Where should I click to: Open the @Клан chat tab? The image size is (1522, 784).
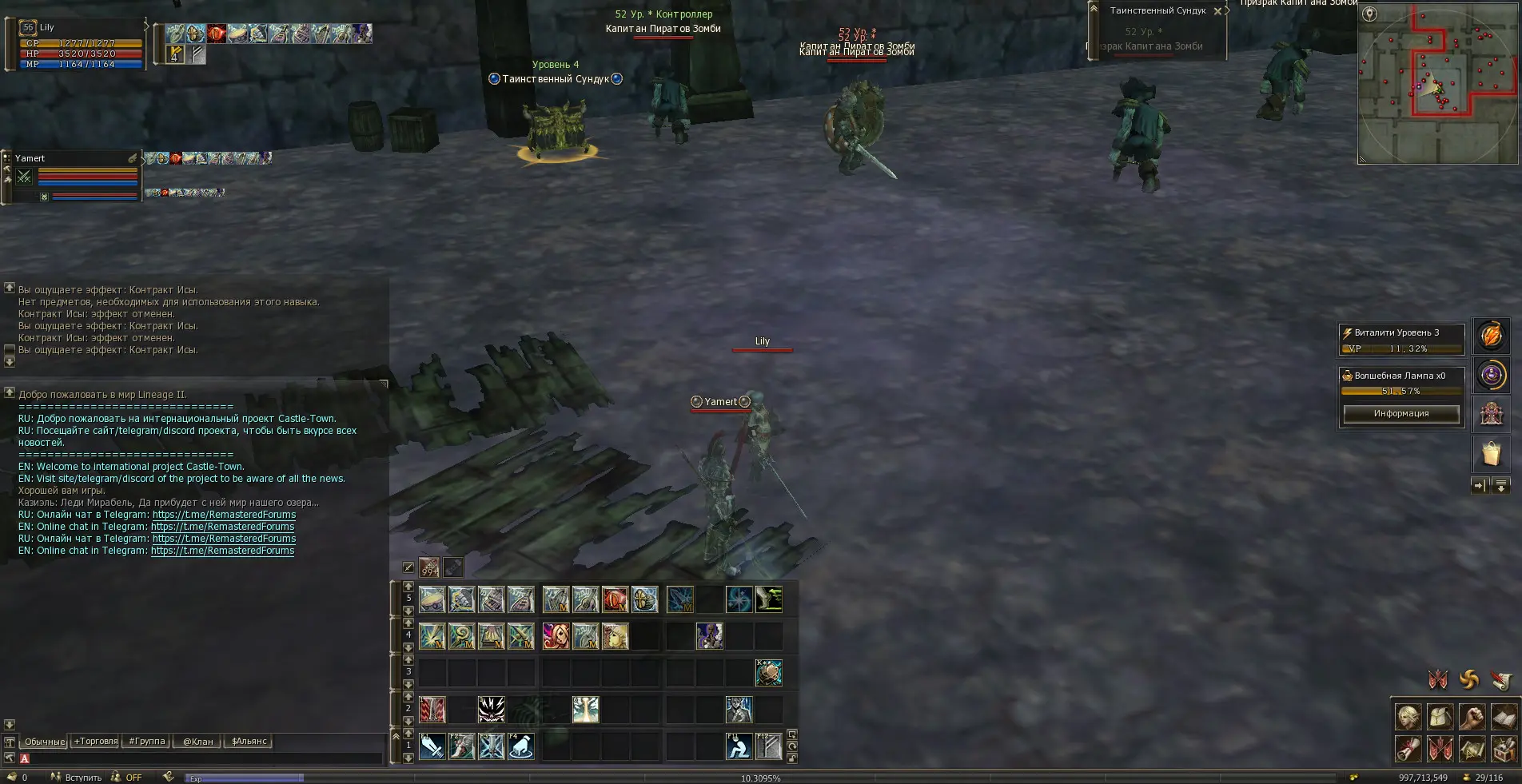click(x=198, y=742)
